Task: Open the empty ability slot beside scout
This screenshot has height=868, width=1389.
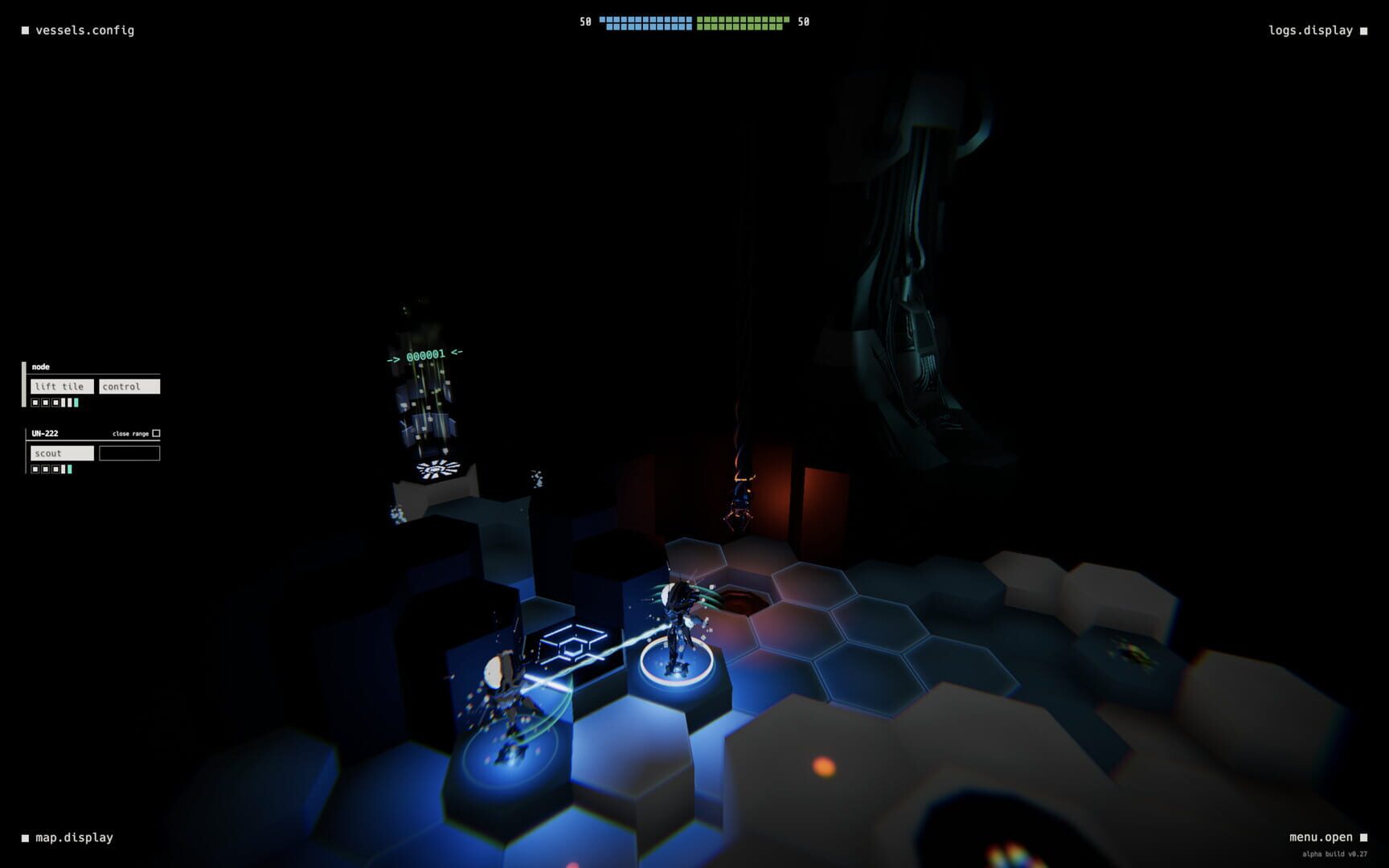Action: click(x=129, y=452)
